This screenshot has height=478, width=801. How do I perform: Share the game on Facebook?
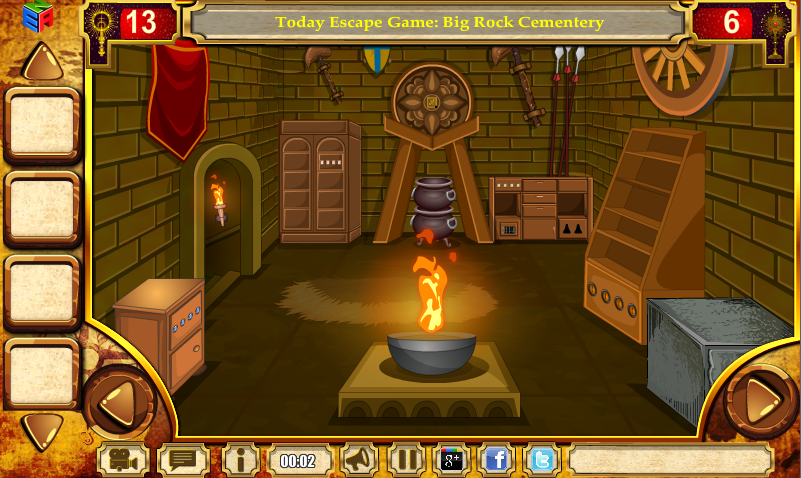pyautogui.click(x=497, y=460)
